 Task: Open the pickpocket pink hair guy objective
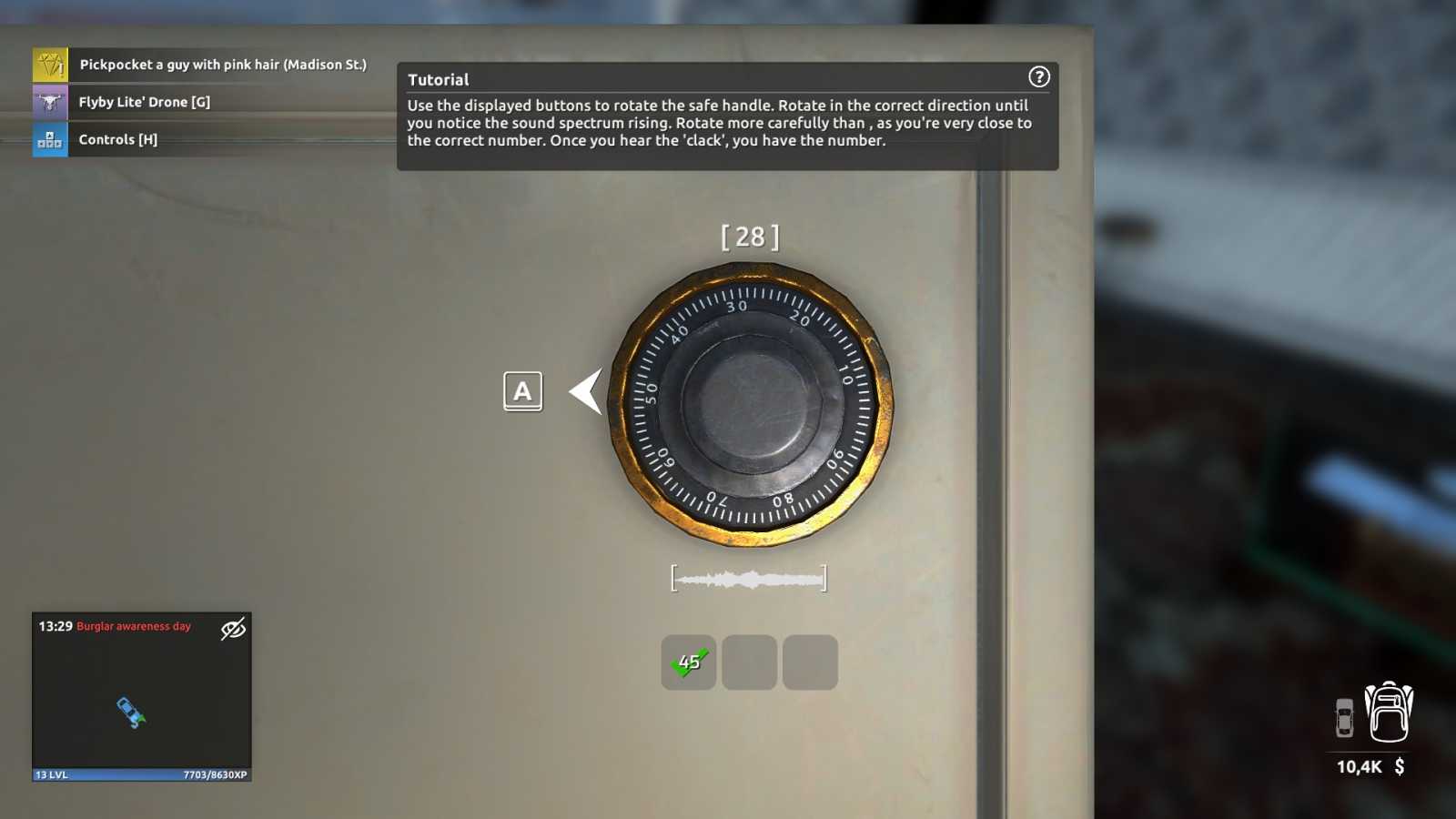[222, 65]
